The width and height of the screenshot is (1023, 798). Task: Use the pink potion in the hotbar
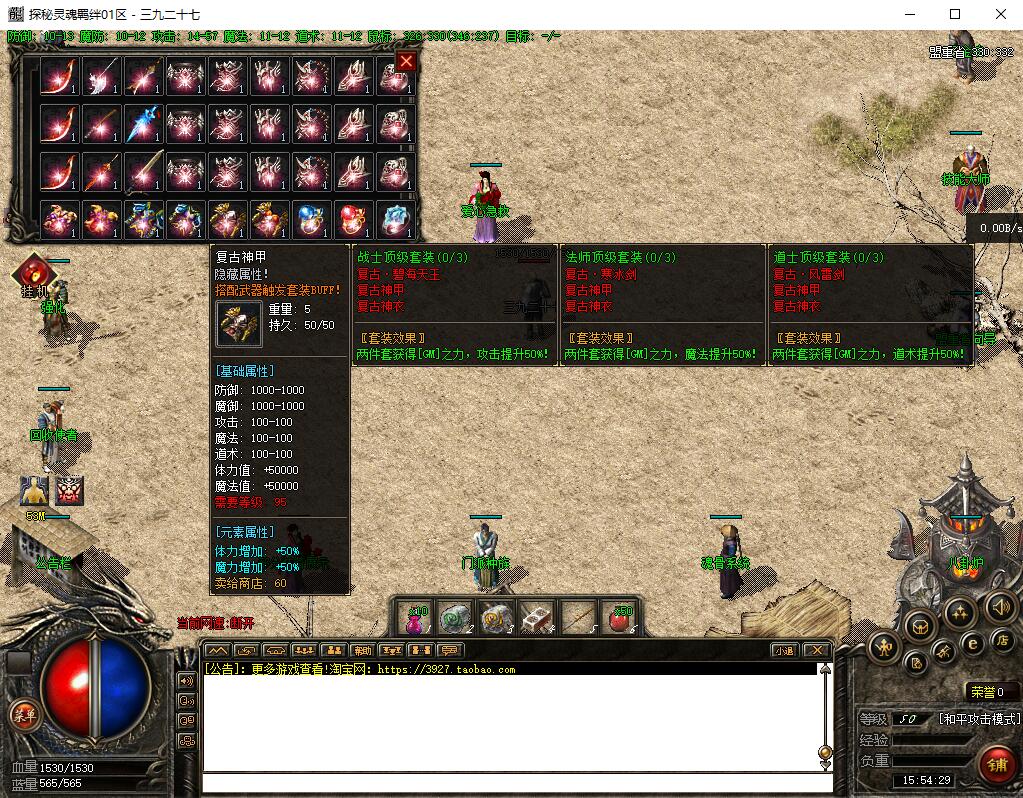[x=415, y=619]
